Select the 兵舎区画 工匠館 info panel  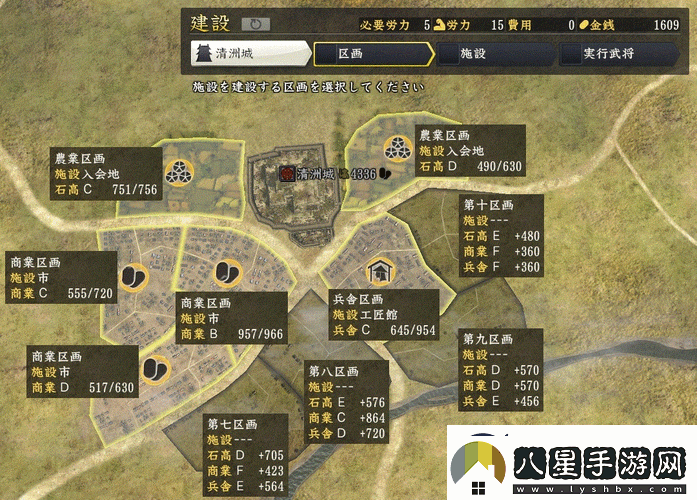point(385,315)
